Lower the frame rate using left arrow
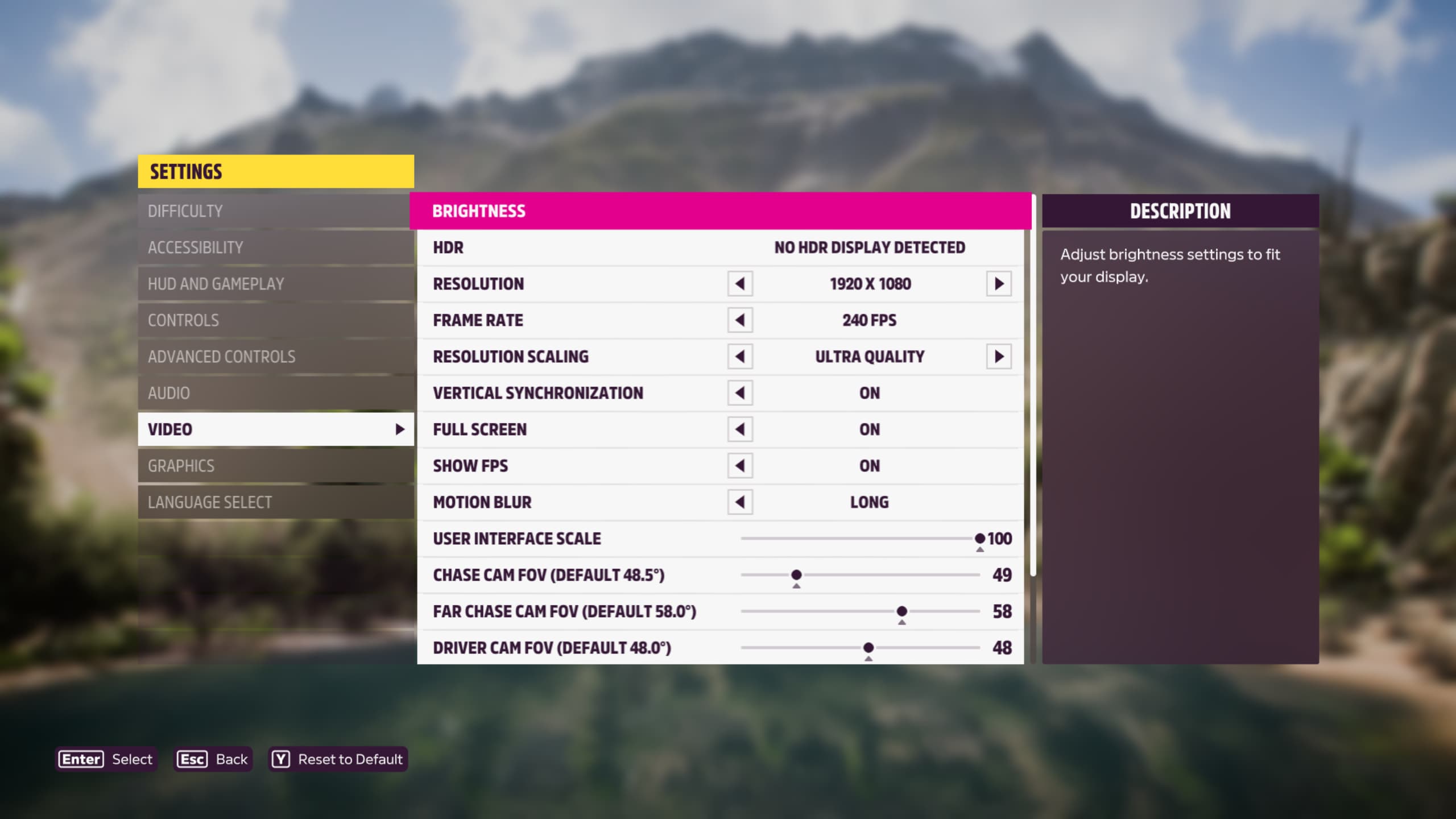Image resolution: width=1456 pixels, height=819 pixels. click(740, 320)
